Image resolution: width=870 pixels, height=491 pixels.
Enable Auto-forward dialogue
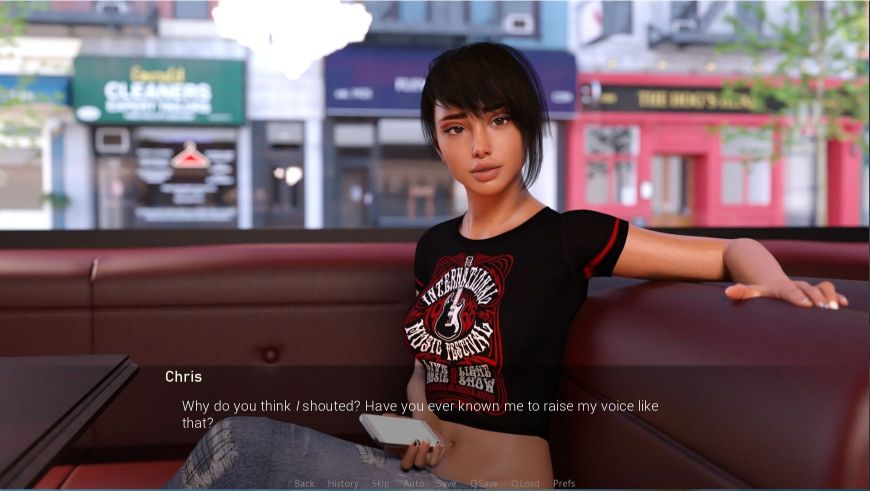point(414,483)
